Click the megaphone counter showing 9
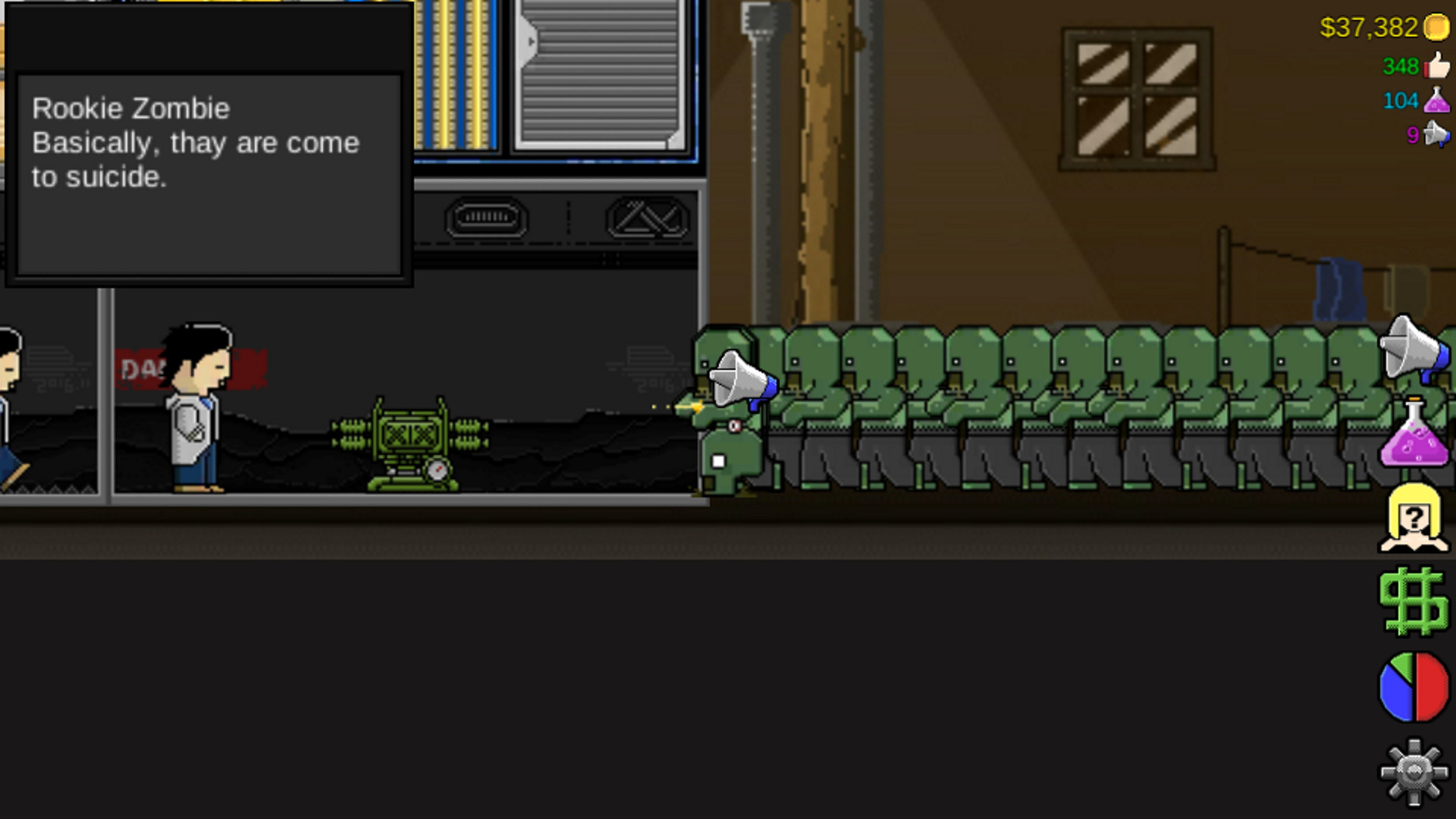Screen dimensions: 1456x819 pyautogui.click(x=1412, y=135)
